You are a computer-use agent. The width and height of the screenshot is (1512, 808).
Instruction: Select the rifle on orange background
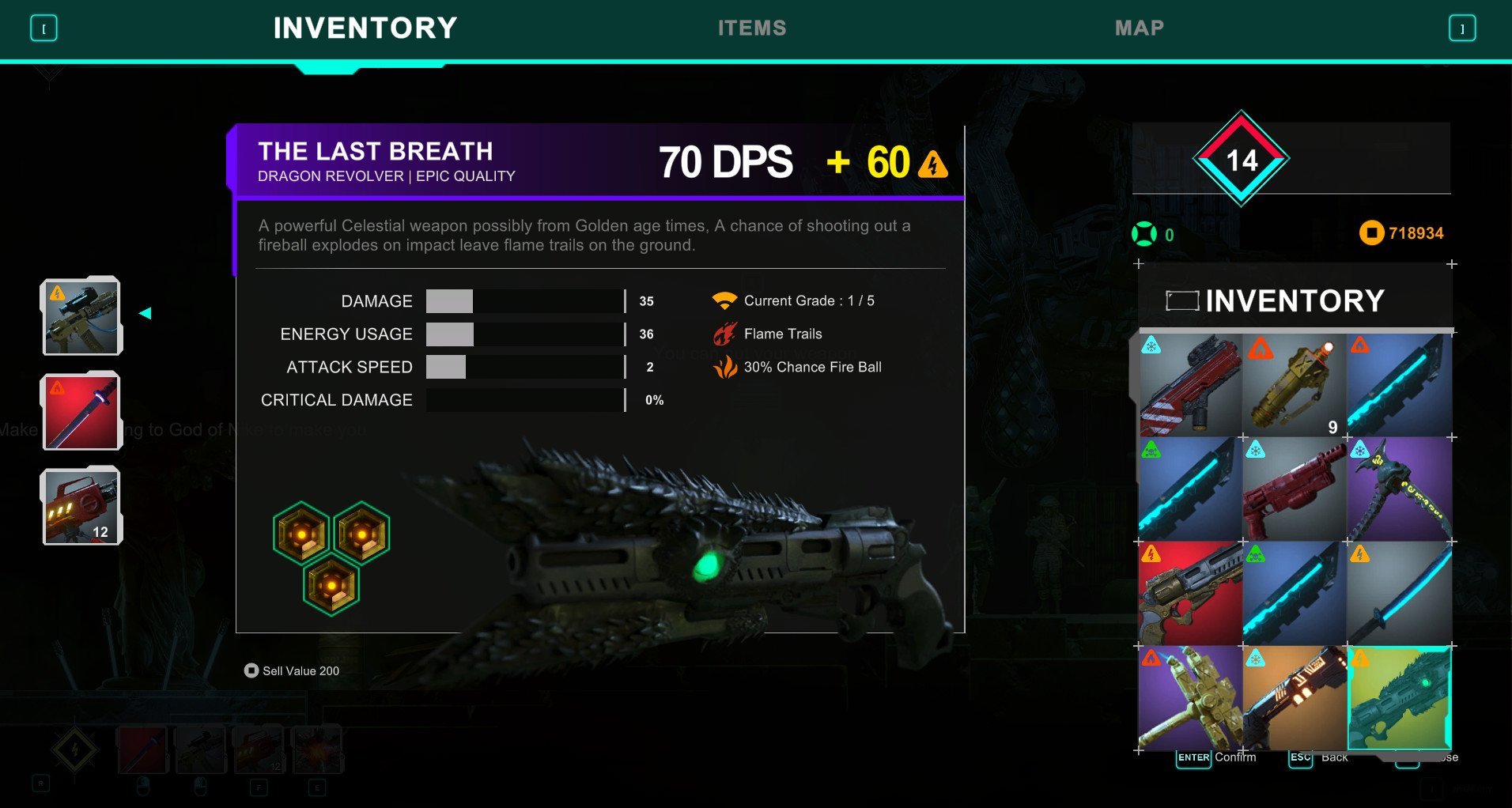tap(1295, 698)
